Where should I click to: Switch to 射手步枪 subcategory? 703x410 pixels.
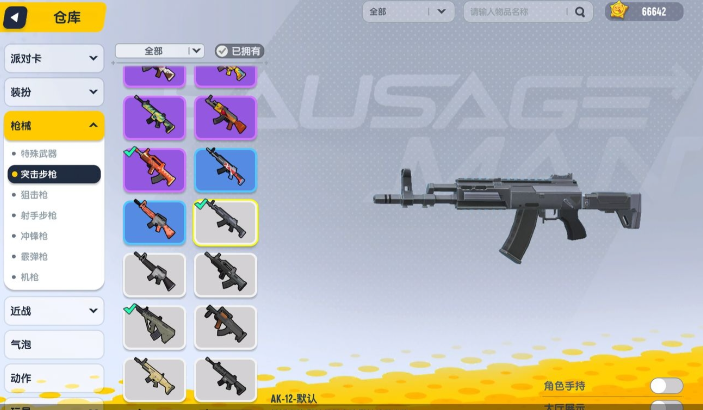[x=39, y=215]
